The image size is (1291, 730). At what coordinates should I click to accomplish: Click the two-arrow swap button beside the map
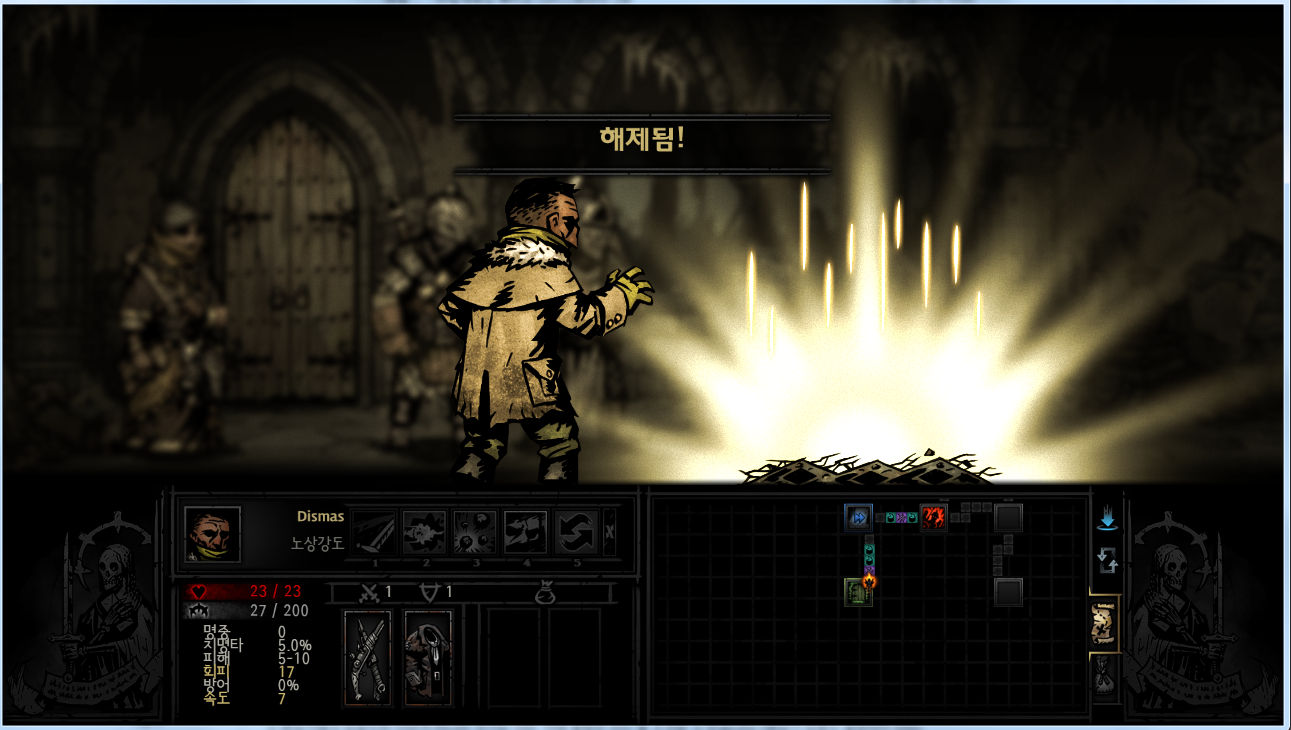coord(1107,560)
